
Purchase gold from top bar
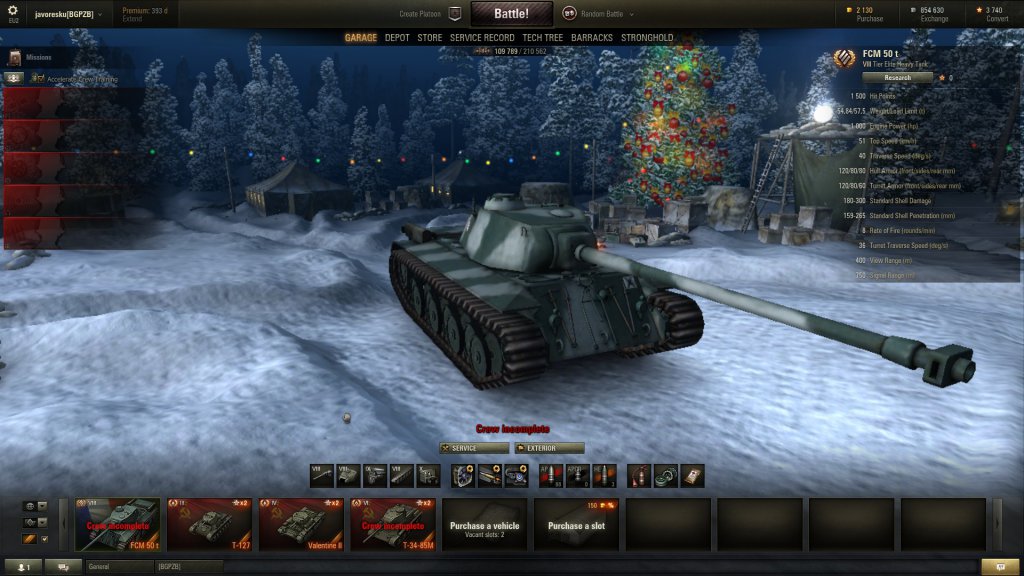coord(866,14)
